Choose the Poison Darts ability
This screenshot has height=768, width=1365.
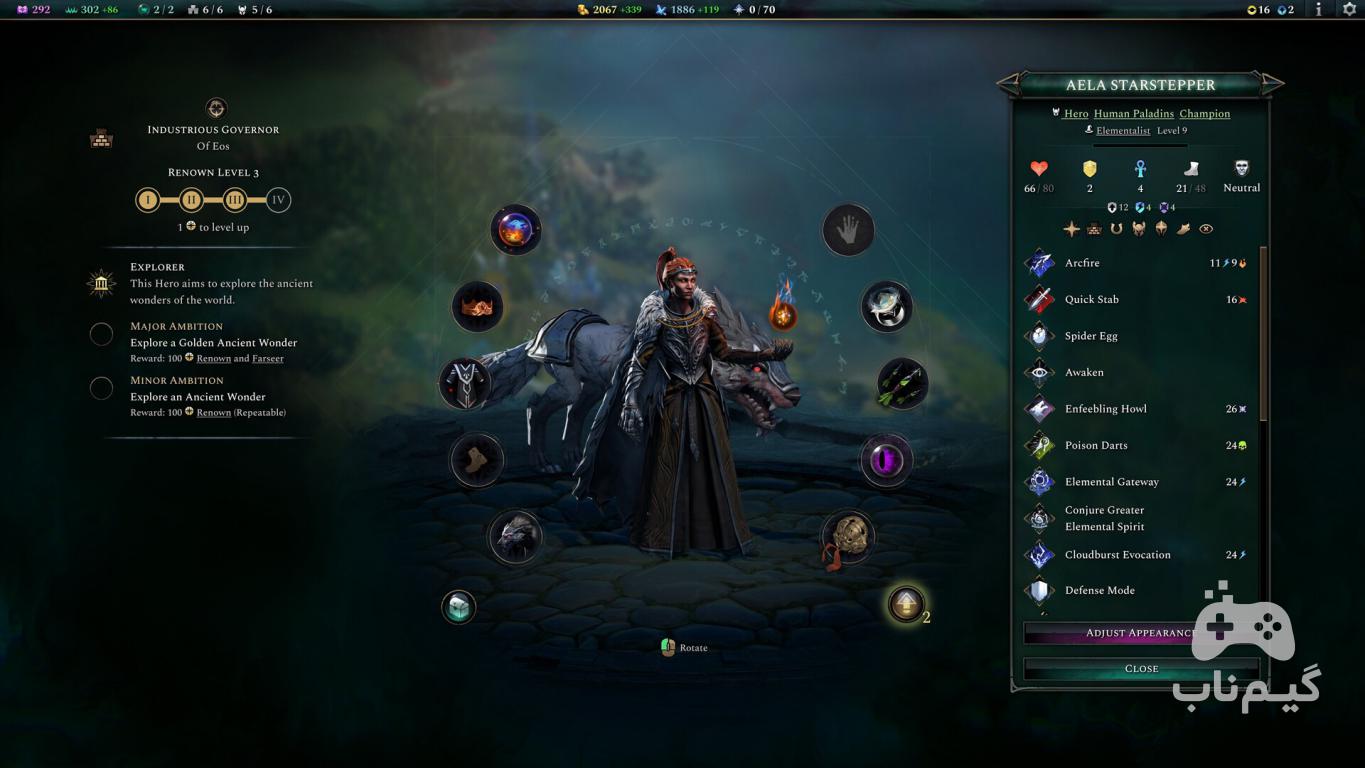(1140, 445)
